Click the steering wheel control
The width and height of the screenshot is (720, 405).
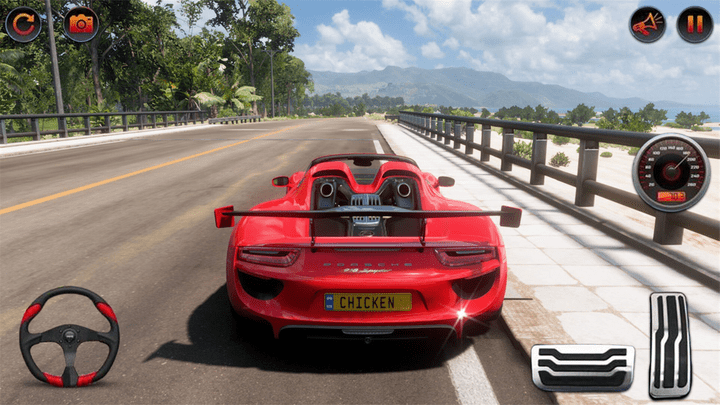pyautogui.click(x=69, y=337)
